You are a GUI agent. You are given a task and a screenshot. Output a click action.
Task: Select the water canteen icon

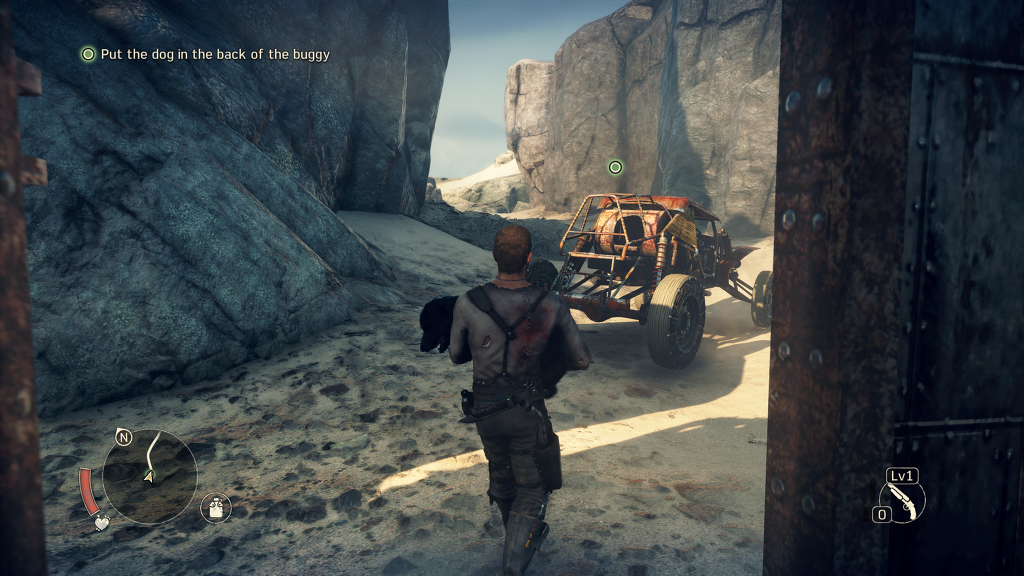point(215,507)
